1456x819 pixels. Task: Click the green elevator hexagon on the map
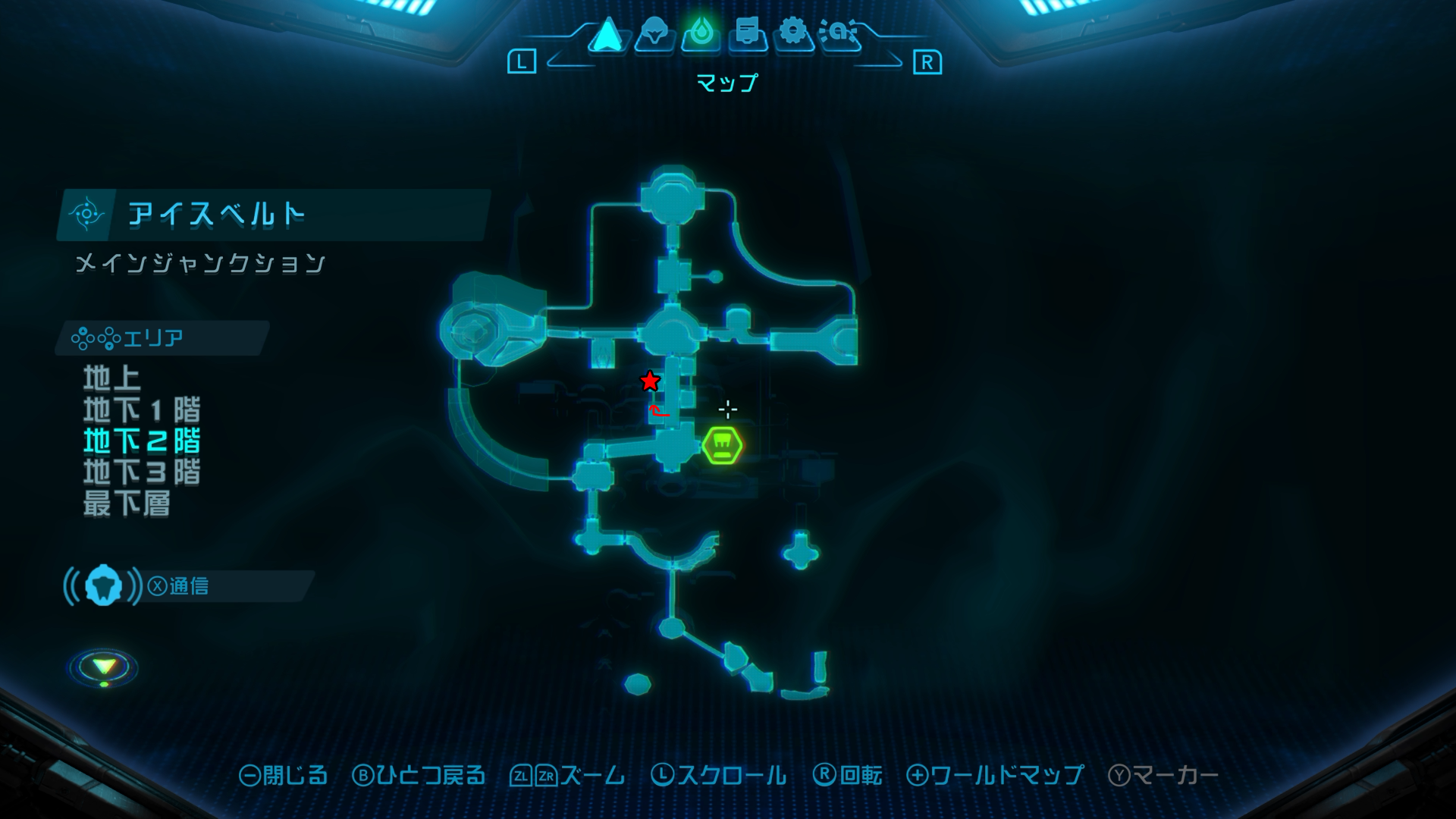click(x=723, y=445)
